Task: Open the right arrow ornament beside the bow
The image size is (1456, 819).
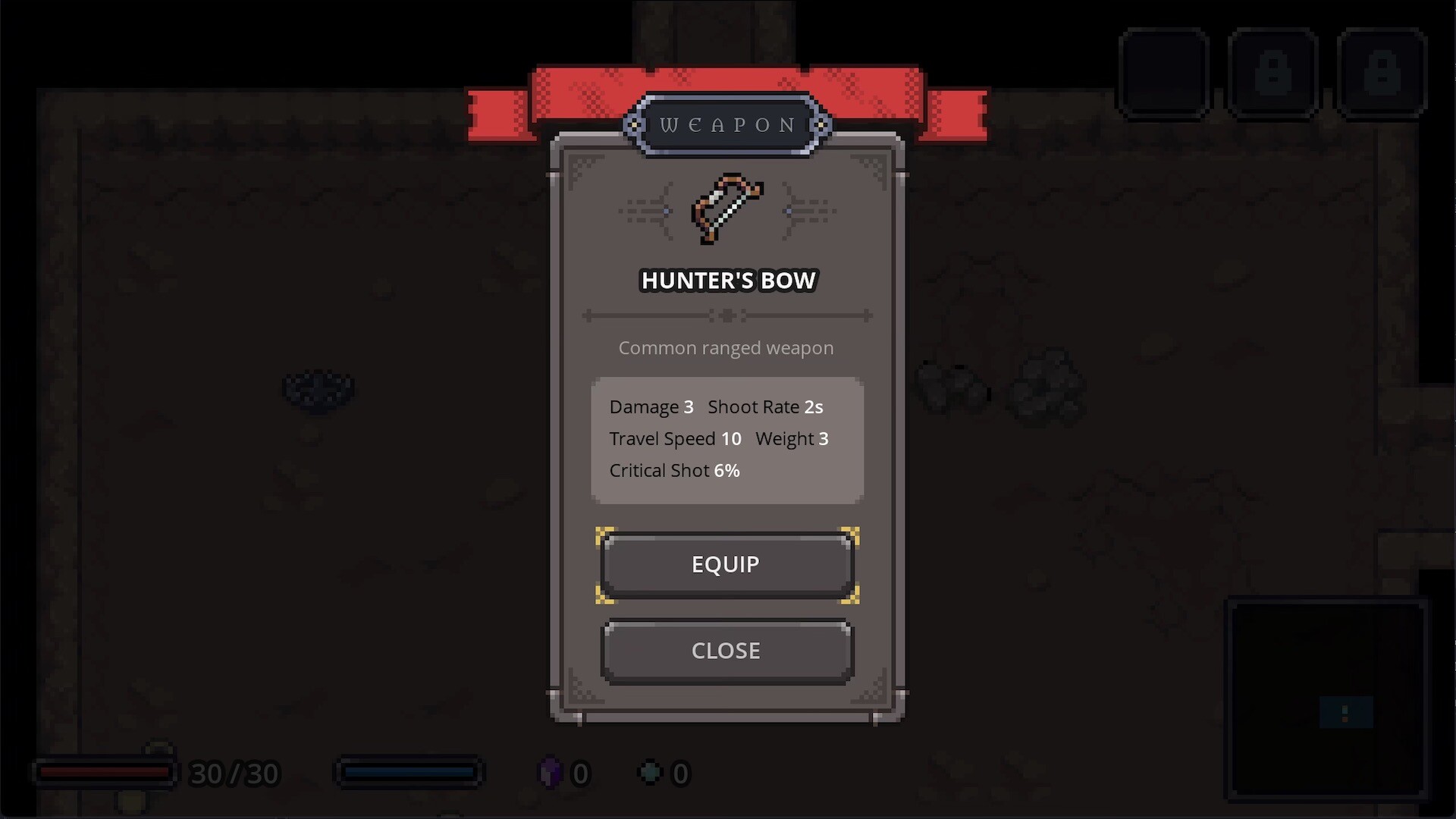Action: [x=808, y=210]
